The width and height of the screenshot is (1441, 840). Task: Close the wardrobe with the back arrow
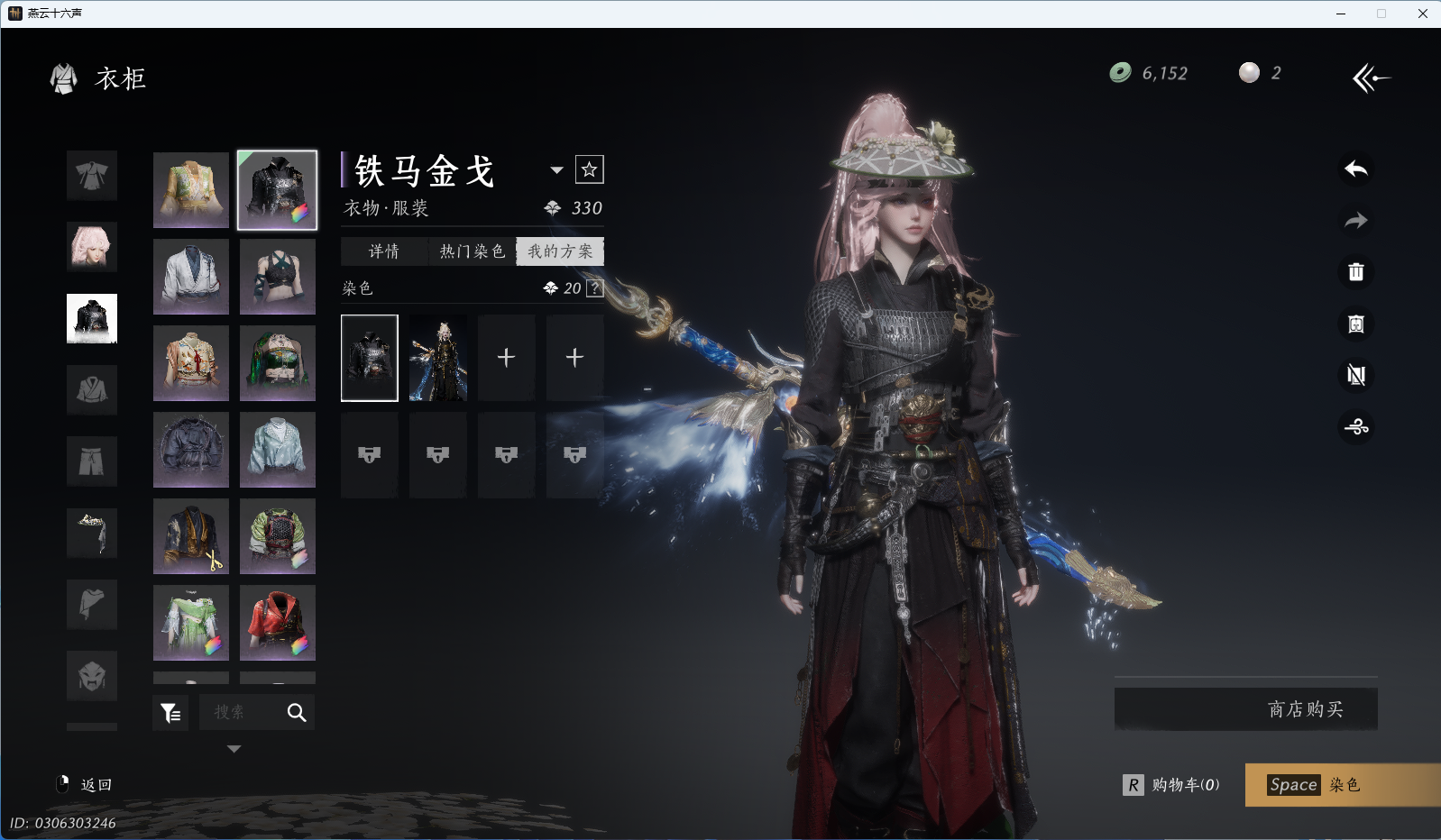tap(1371, 78)
